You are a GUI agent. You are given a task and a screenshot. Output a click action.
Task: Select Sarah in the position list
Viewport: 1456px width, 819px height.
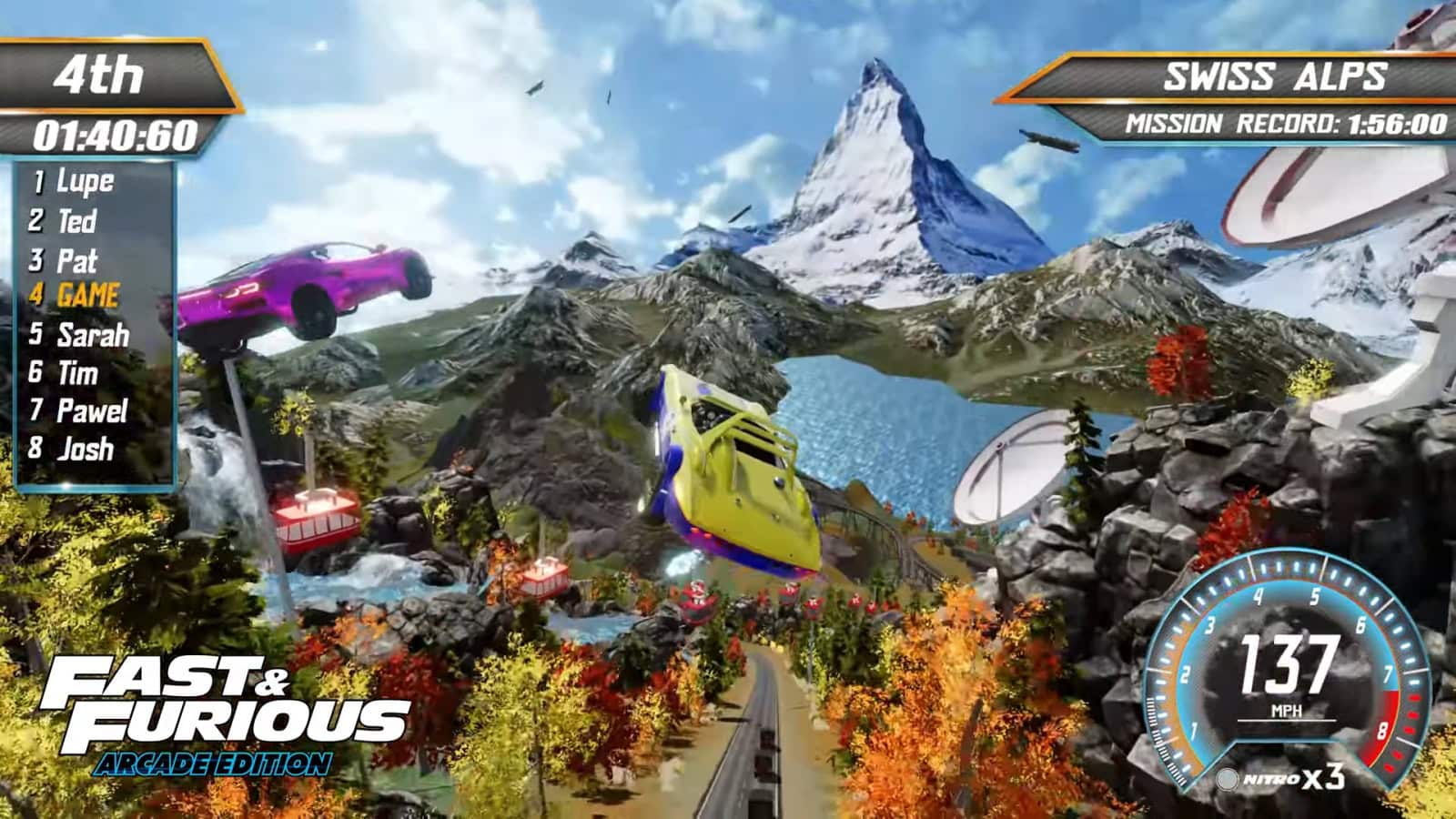point(92,335)
